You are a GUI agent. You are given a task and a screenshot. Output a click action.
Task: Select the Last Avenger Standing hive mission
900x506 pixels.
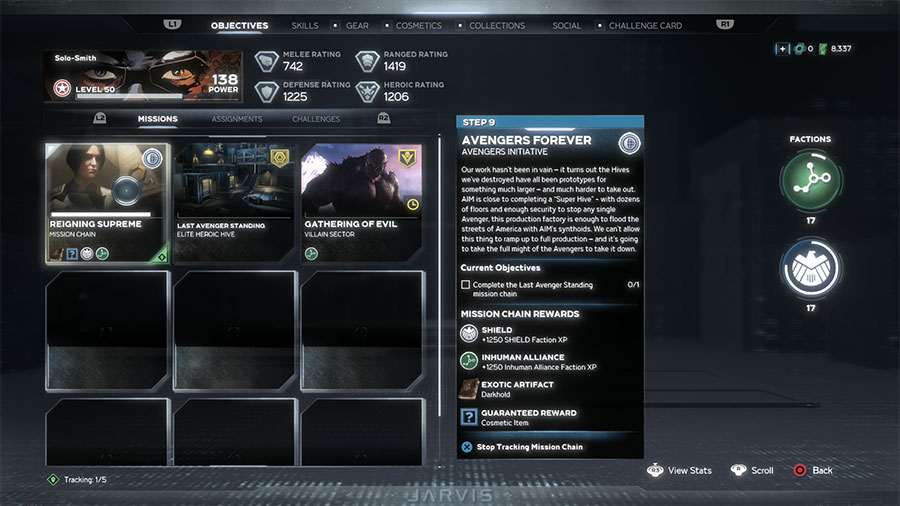click(235, 203)
